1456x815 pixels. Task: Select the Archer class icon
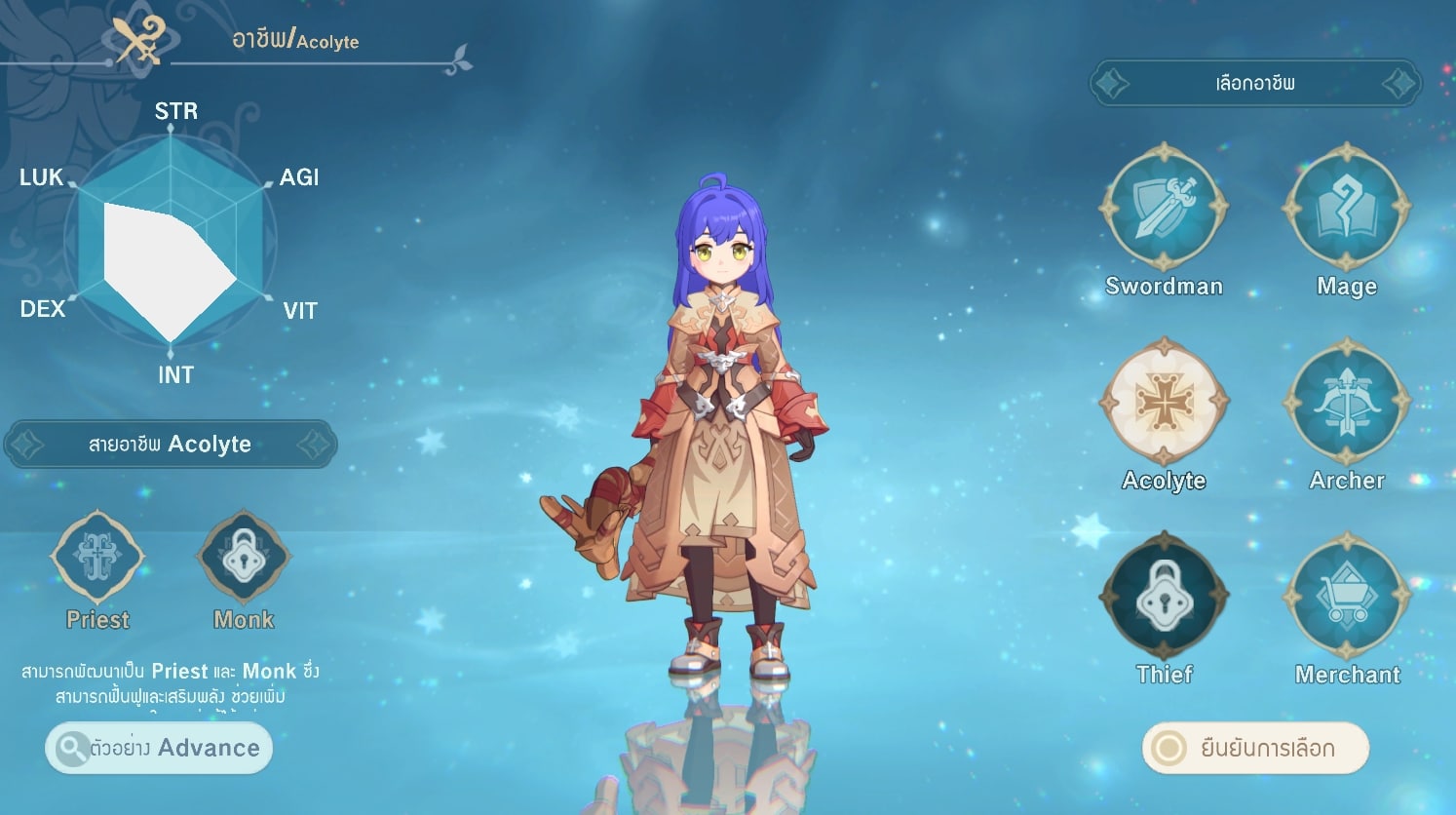click(x=1347, y=402)
